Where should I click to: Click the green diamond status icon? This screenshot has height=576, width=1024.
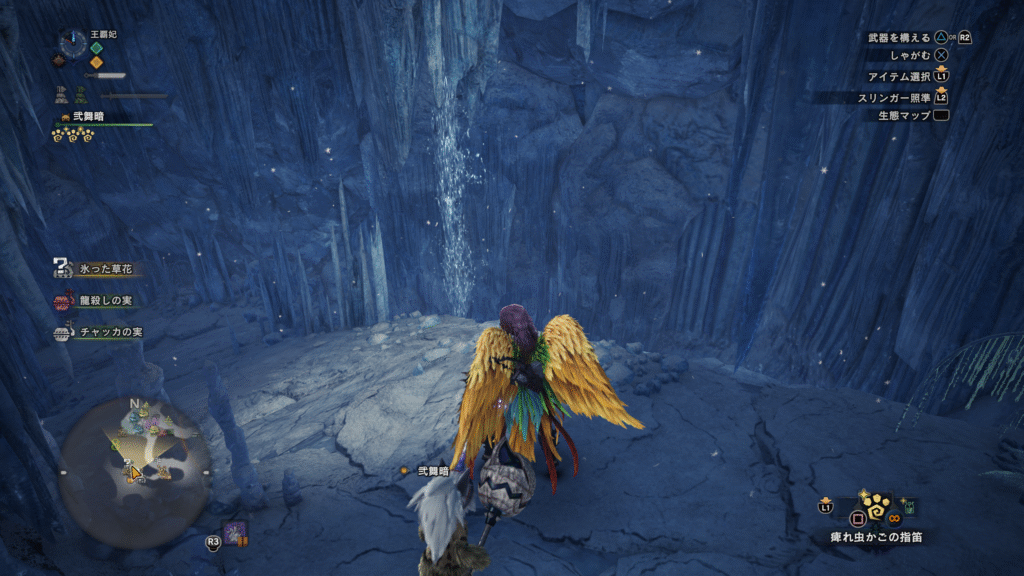click(x=97, y=47)
